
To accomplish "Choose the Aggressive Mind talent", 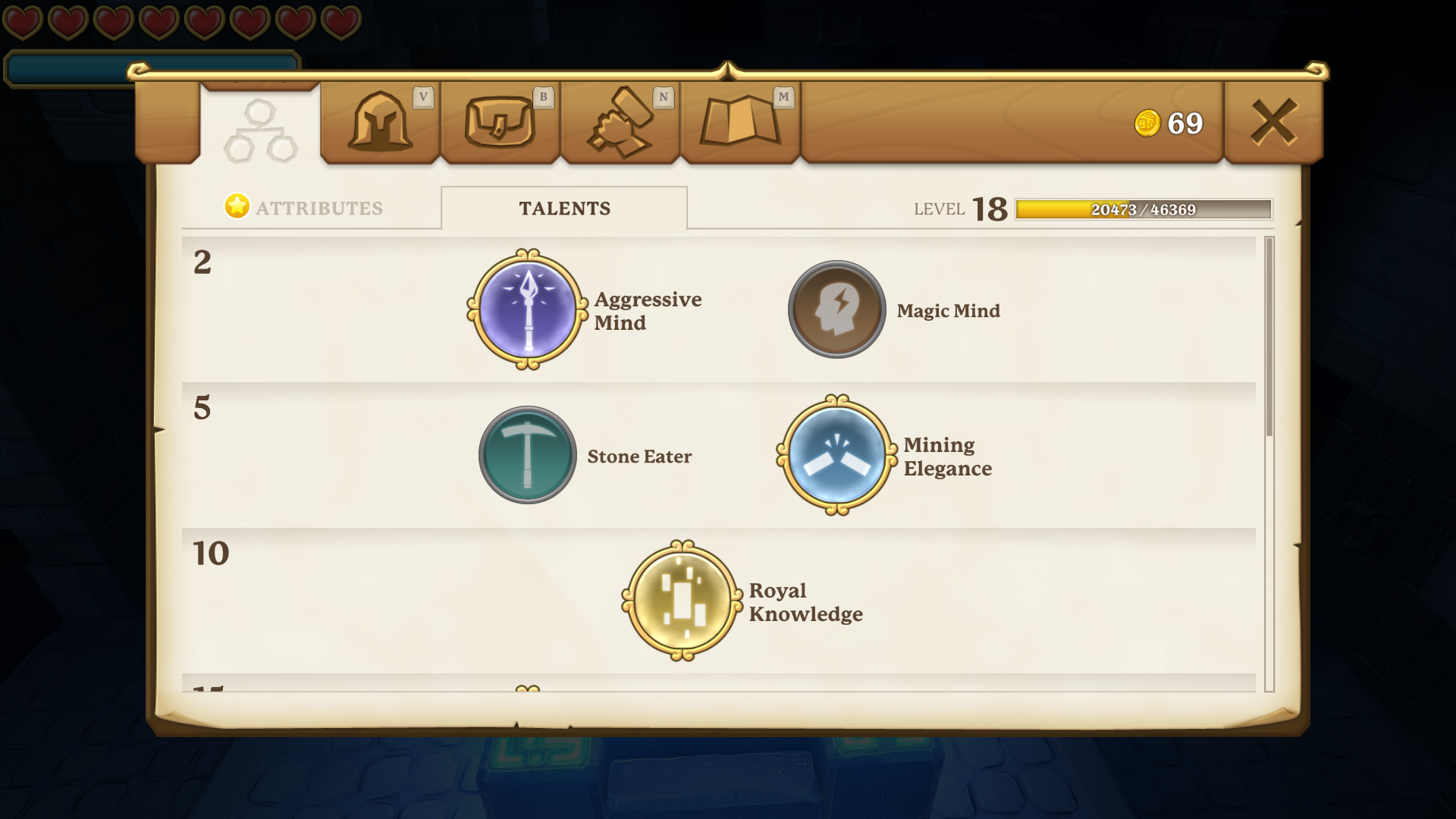I will tap(528, 309).
